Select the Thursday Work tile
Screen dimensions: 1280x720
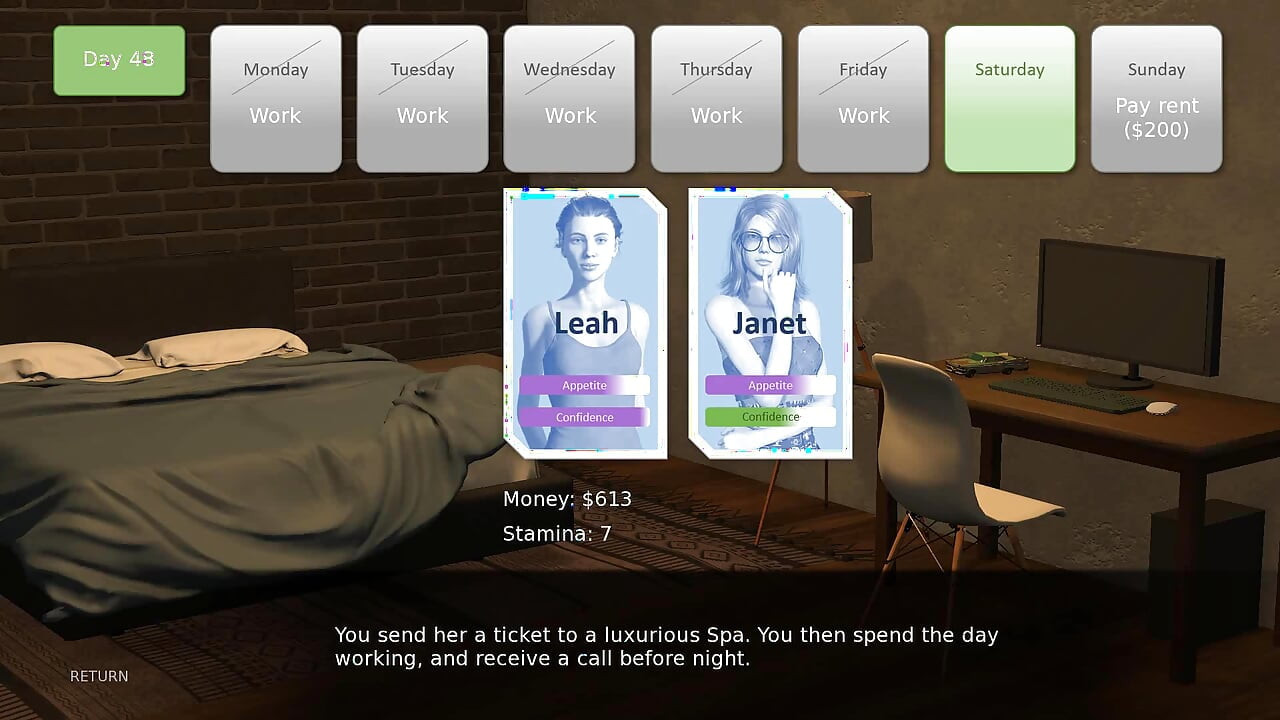[x=716, y=98]
